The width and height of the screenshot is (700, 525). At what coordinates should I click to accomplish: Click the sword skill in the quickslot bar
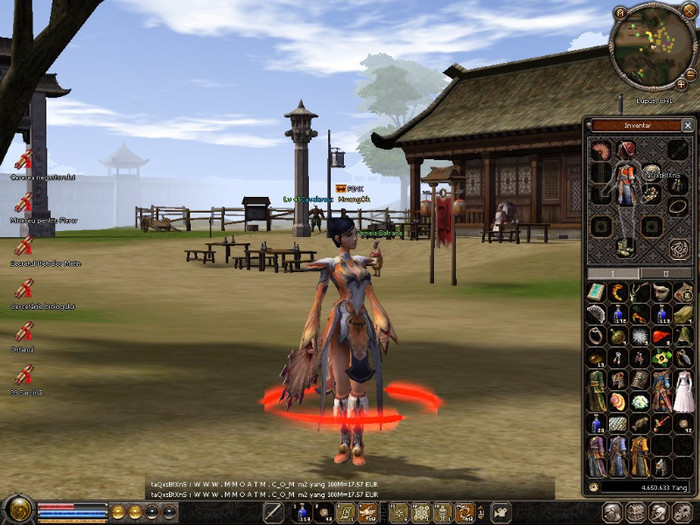pyautogui.click(x=273, y=513)
